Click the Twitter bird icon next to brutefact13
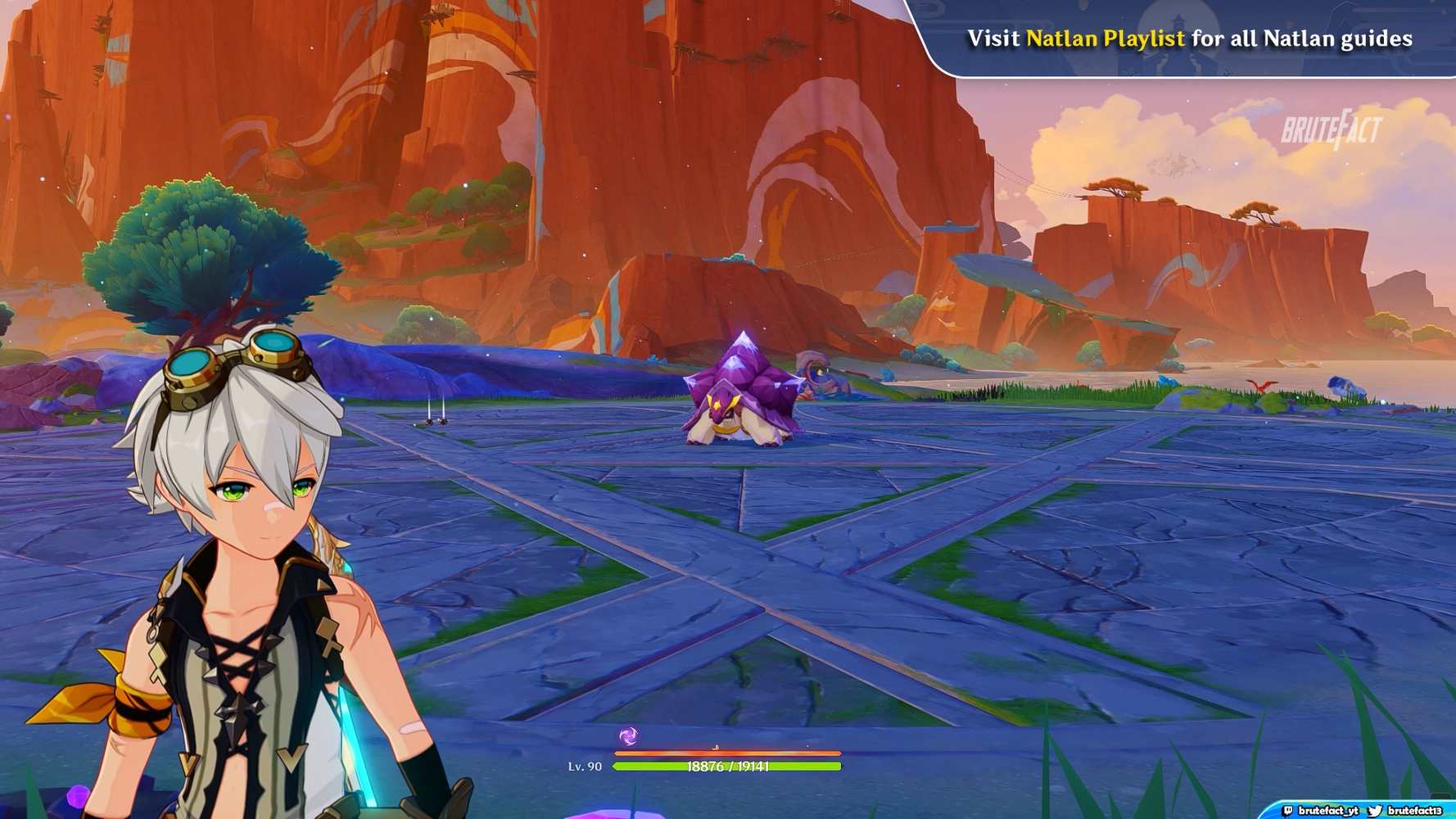The width and height of the screenshot is (1456, 819). tap(1375, 810)
